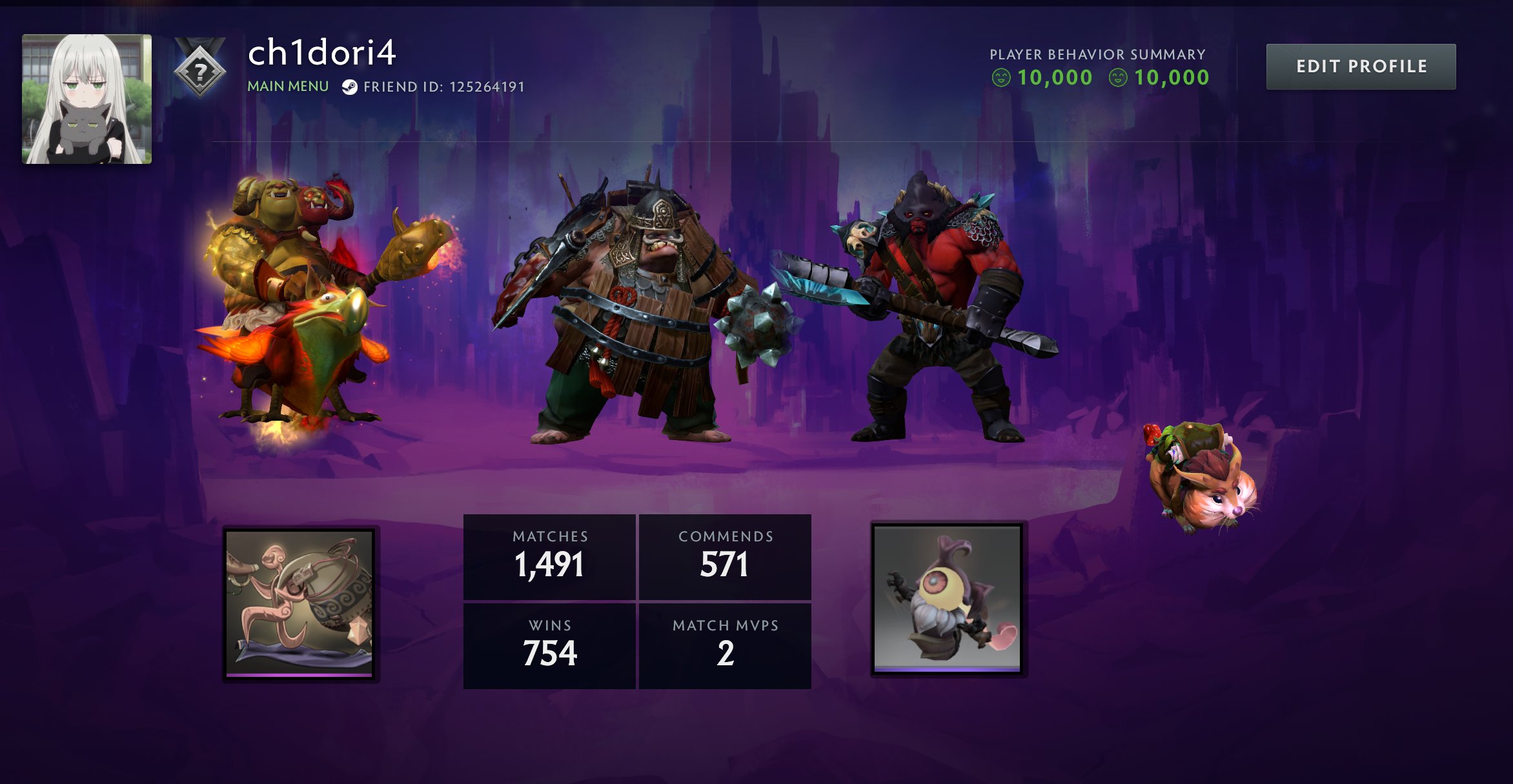Click the Wins stat tile
The image size is (1513, 784).
pos(549,645)
